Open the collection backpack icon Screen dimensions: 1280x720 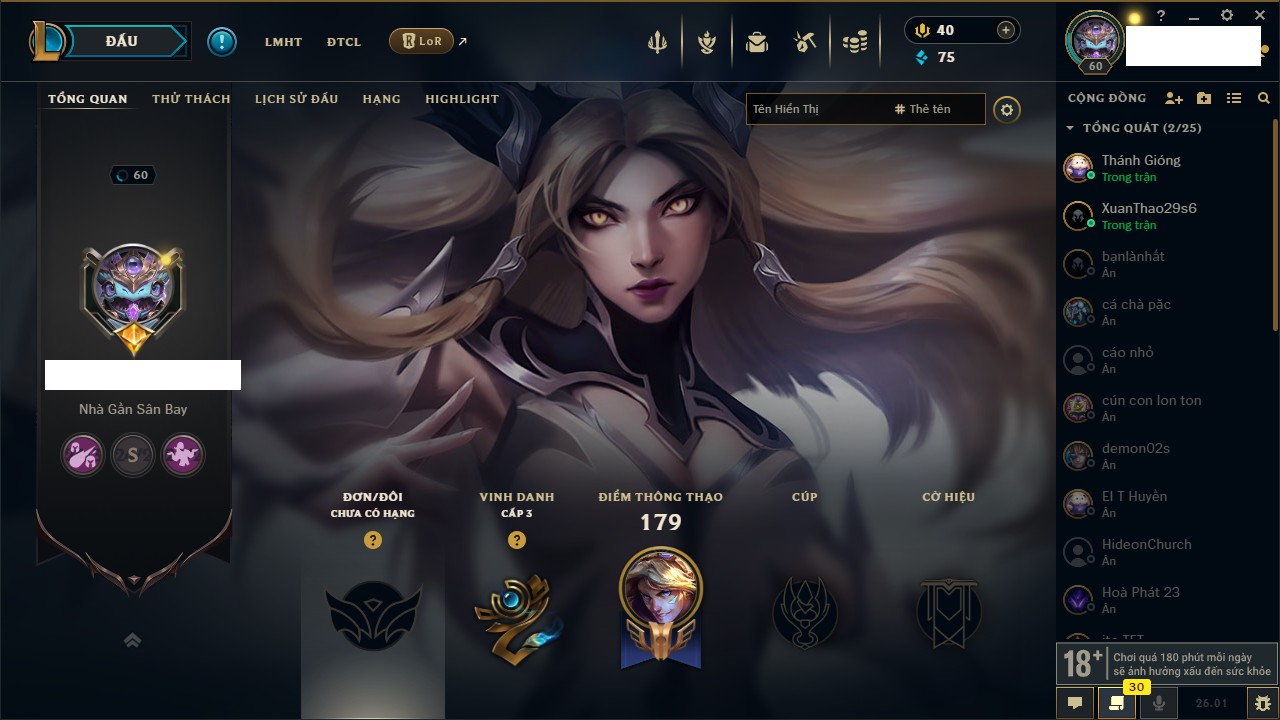pyautogui.click(x=757, y=43)
